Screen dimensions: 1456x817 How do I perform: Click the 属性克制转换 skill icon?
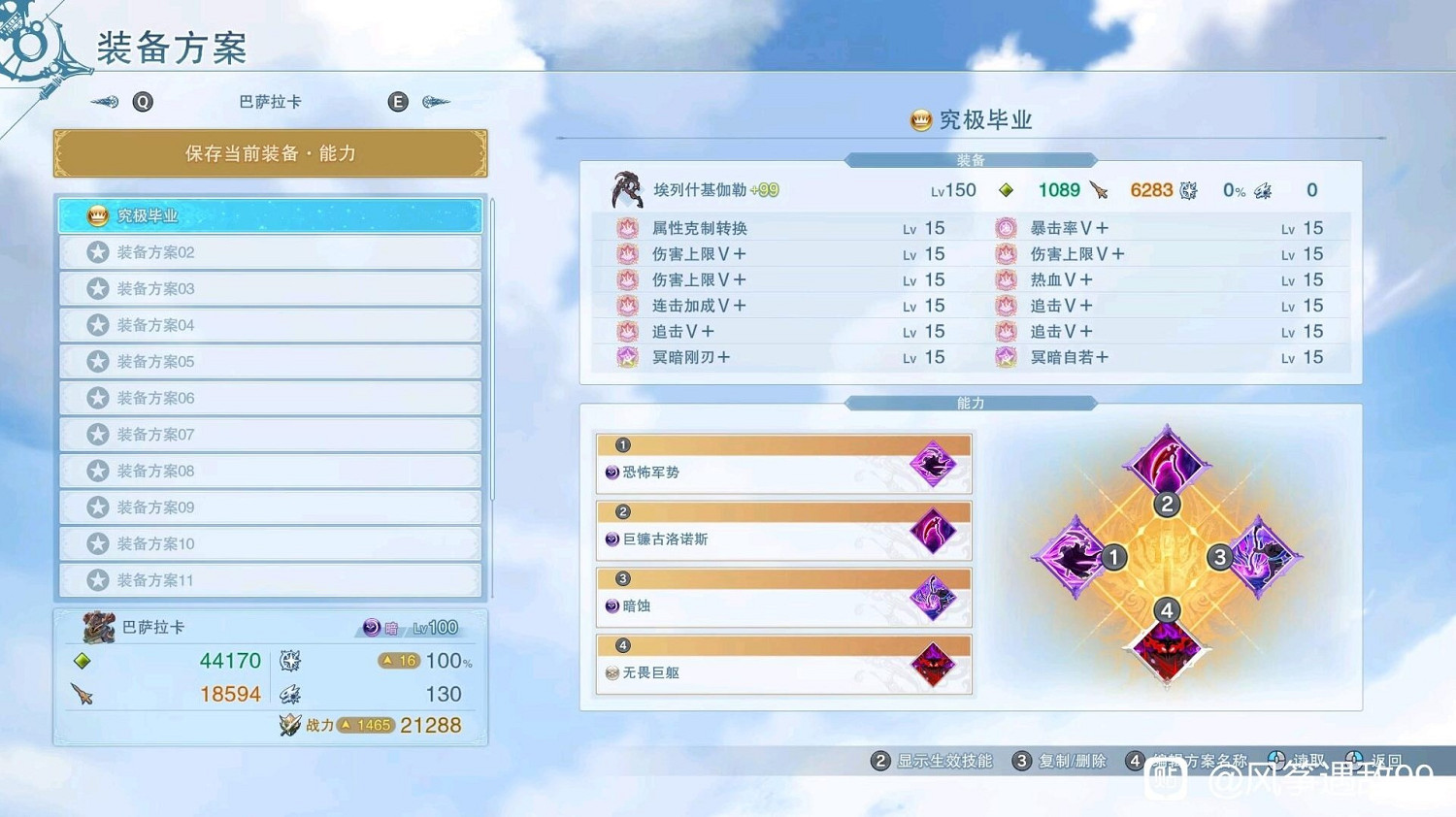click(627, 227)
